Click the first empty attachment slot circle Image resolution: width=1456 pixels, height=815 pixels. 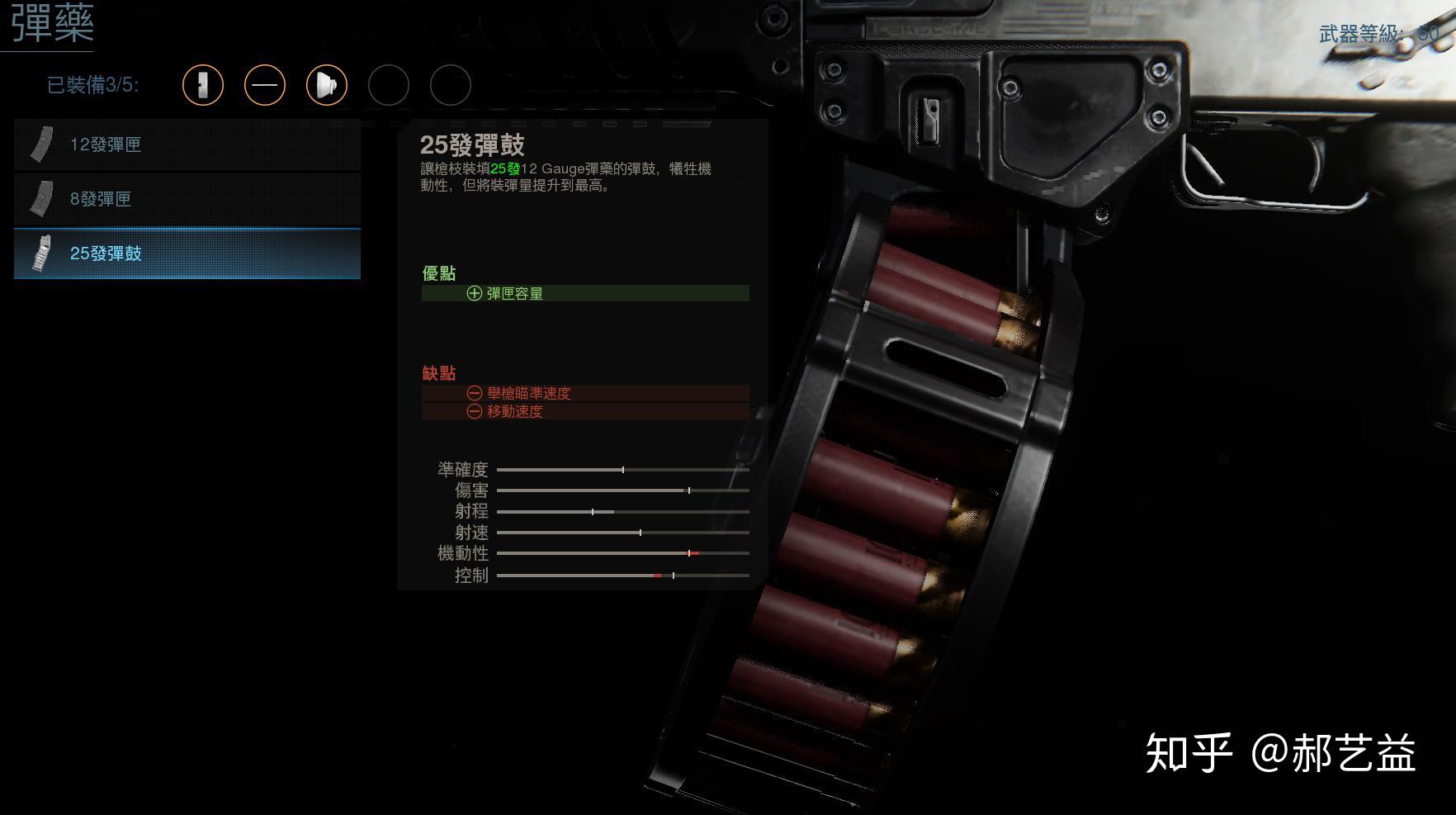(389, 85)
